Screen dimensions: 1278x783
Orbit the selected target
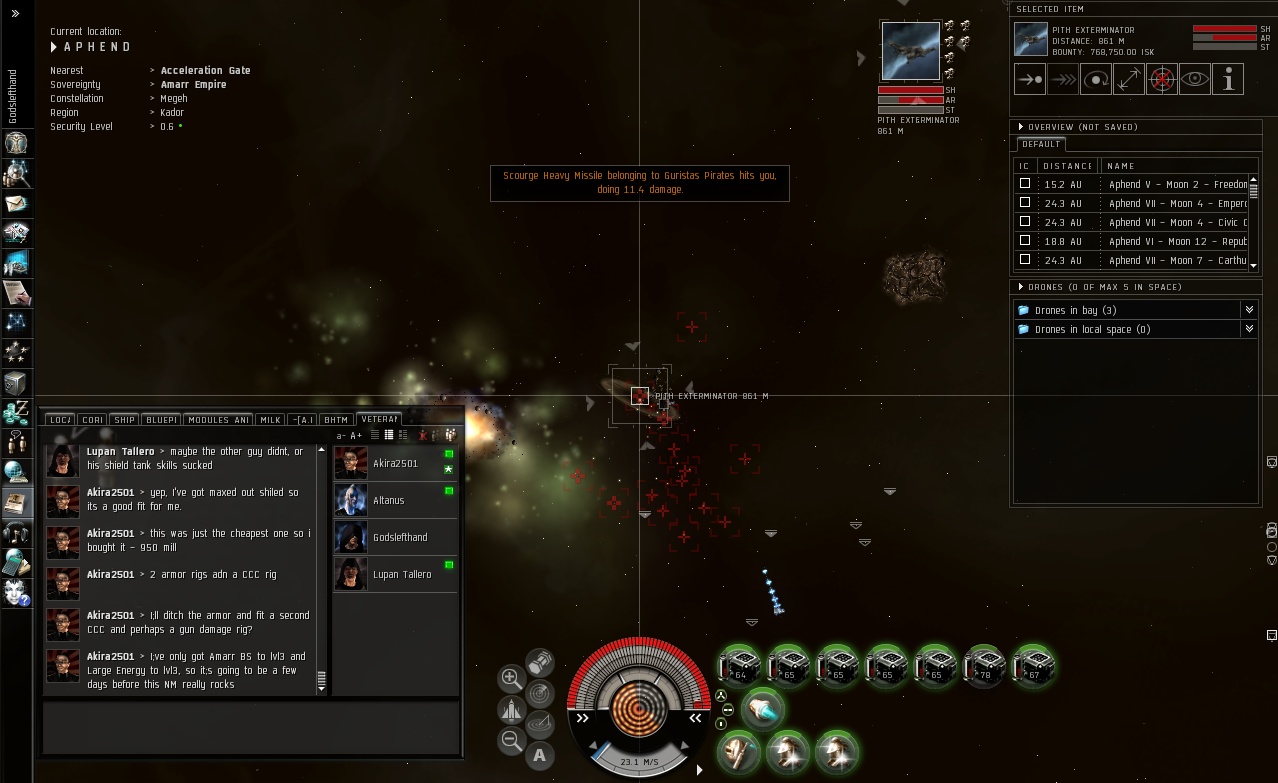click(1096, 79)
